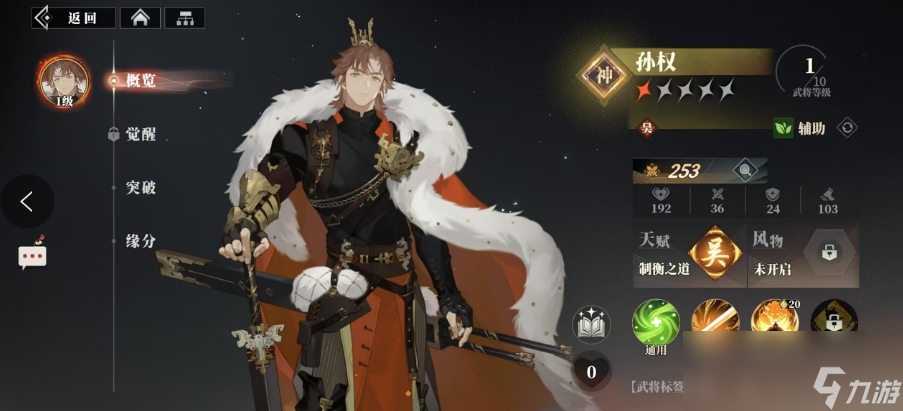Open the home screen icon
This screenshot has width=903, height=411.
pyautogui.click(x=139, y=17)
